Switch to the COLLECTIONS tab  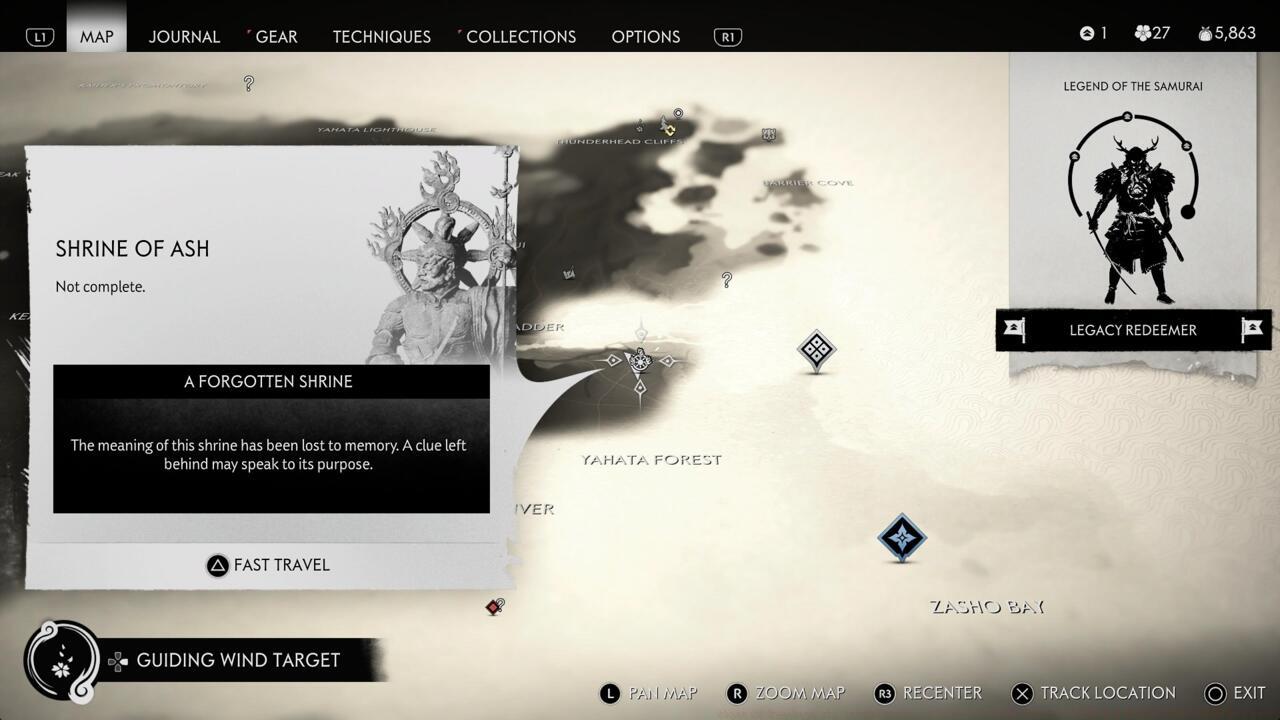coord(521,36)
